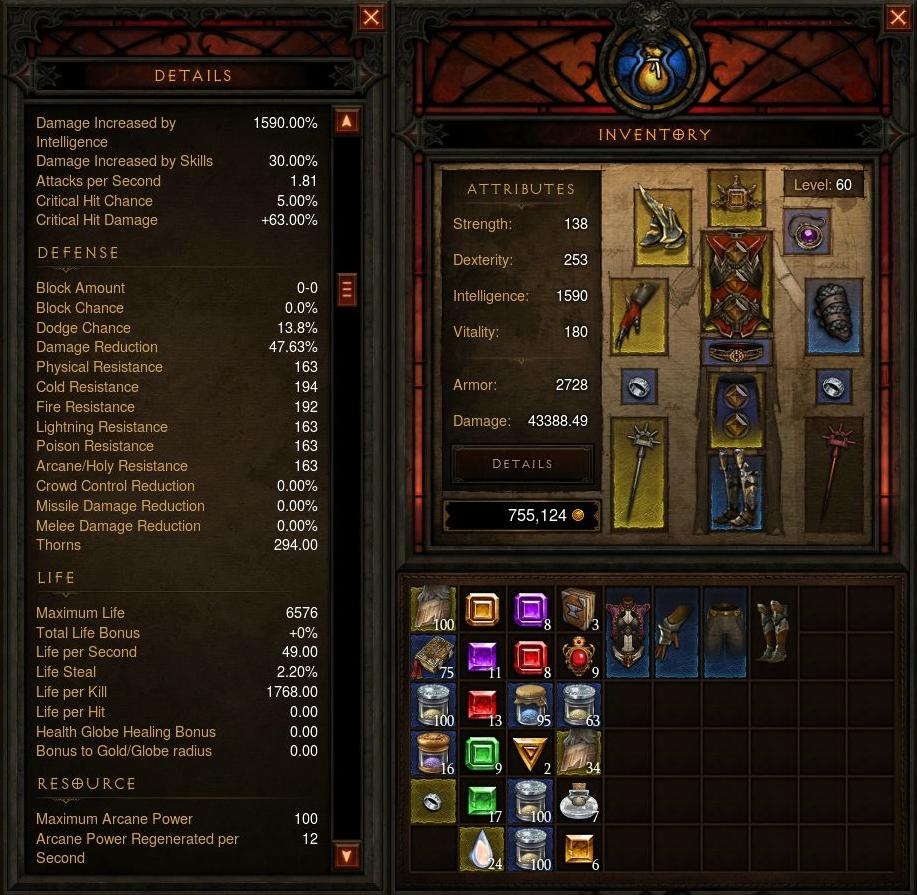Click the details scroll-down arrow
This screenshot has width=917, height=895.
point(346,856)
